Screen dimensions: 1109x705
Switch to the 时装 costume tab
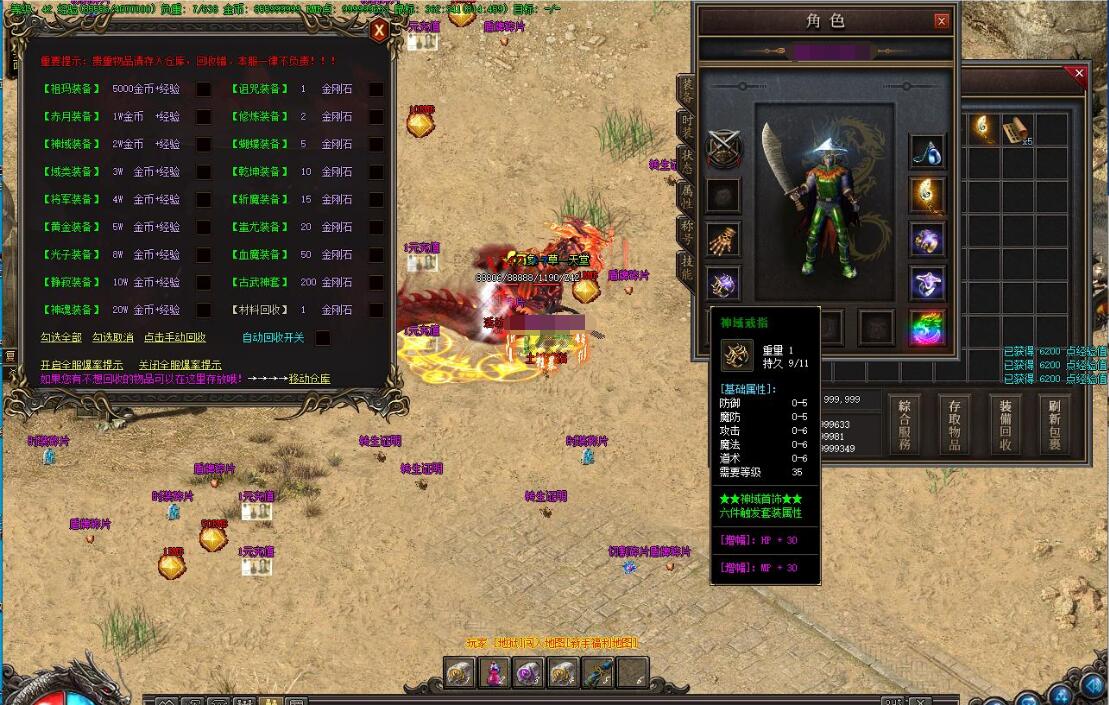point(687,125)
